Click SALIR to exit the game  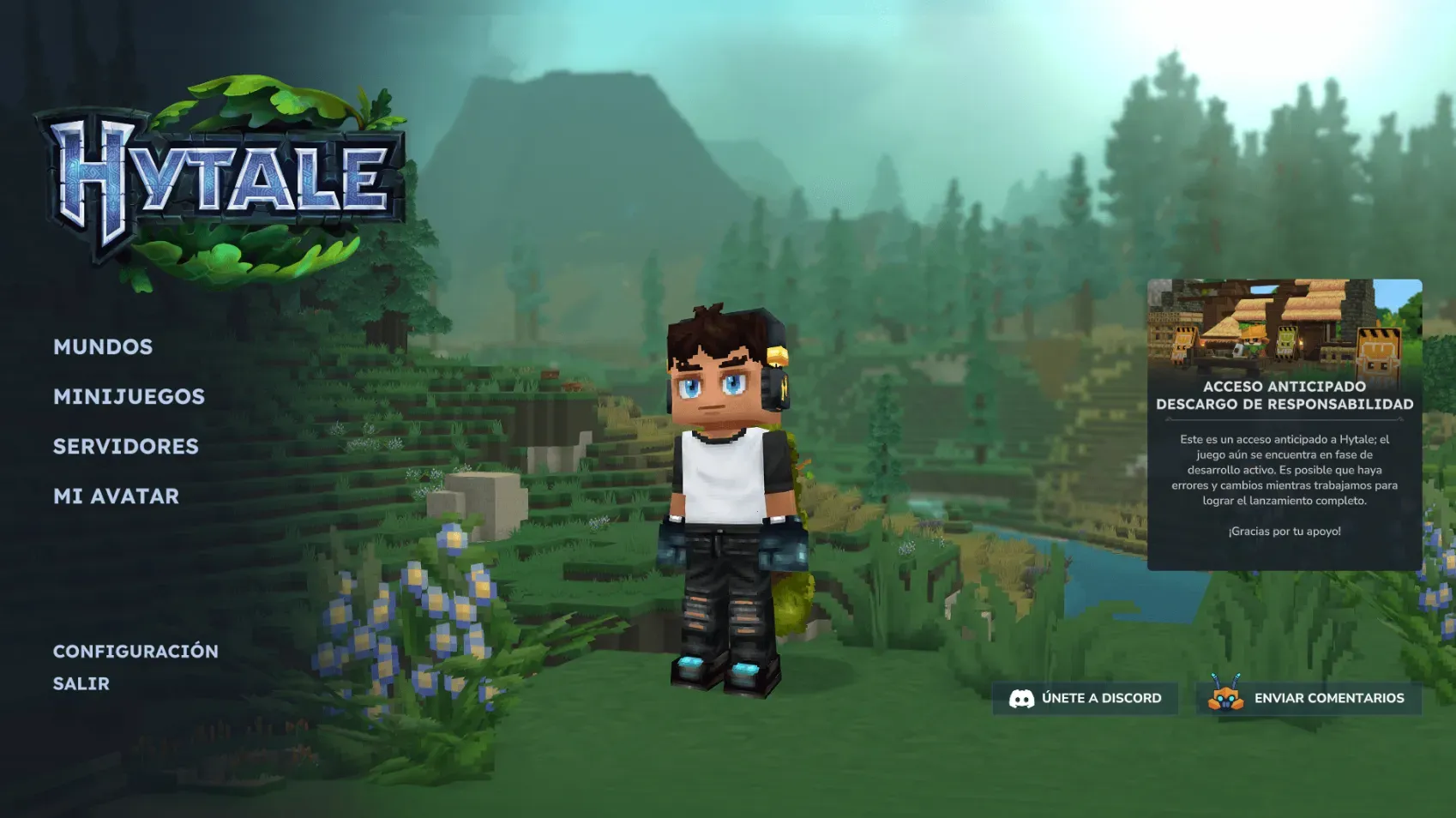81,683
